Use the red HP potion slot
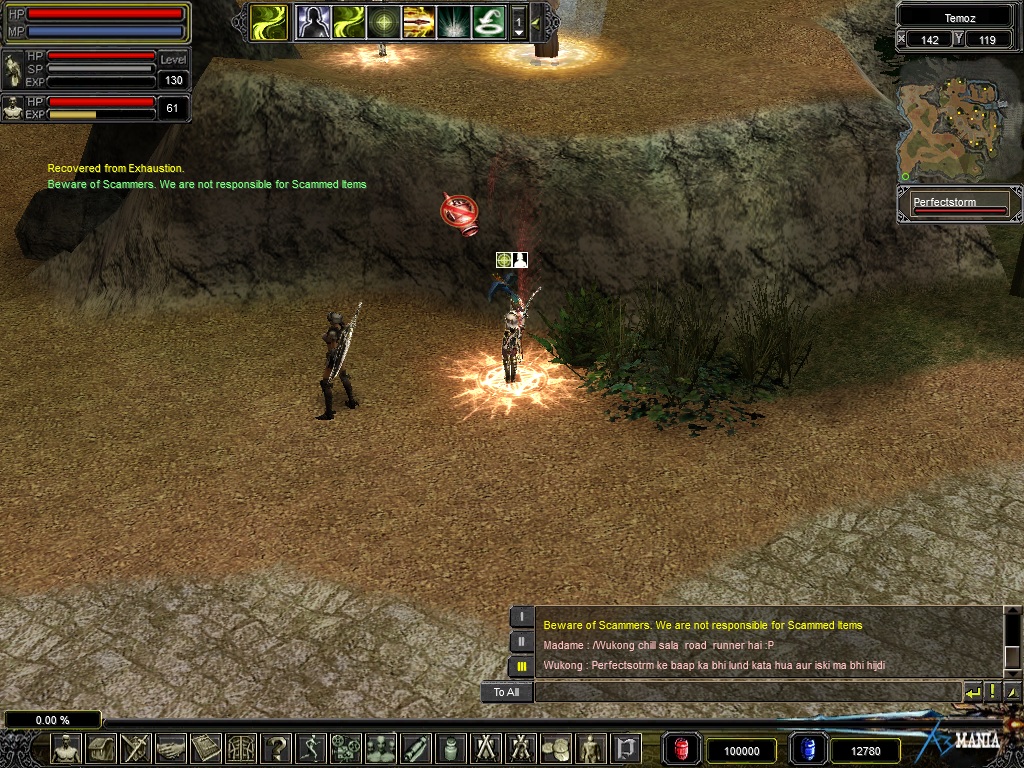 [x=682, y=749]
